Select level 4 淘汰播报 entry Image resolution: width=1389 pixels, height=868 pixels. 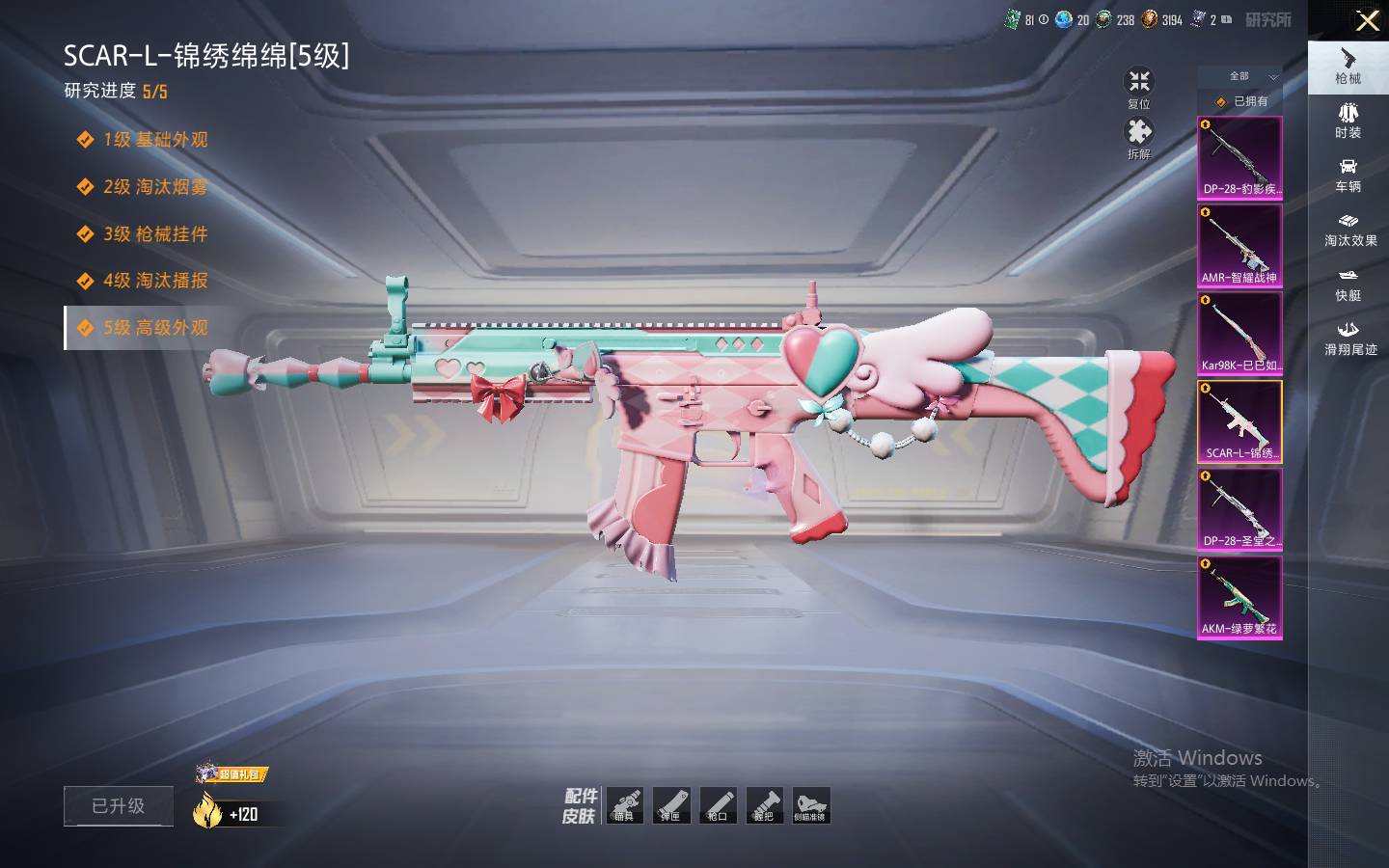154,281
